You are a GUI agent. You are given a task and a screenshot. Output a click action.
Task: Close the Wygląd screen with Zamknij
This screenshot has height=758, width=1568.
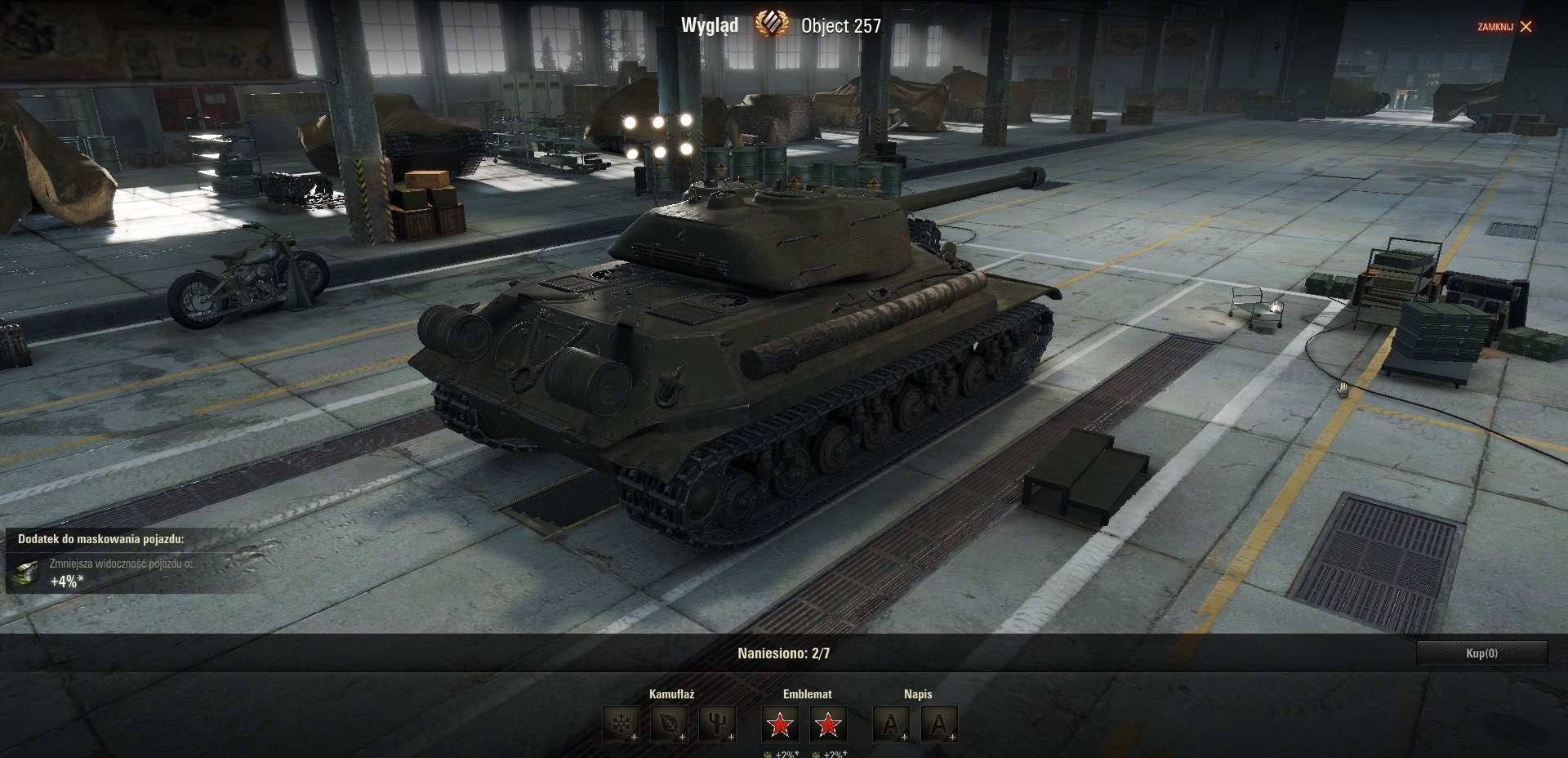(1504, 27)
